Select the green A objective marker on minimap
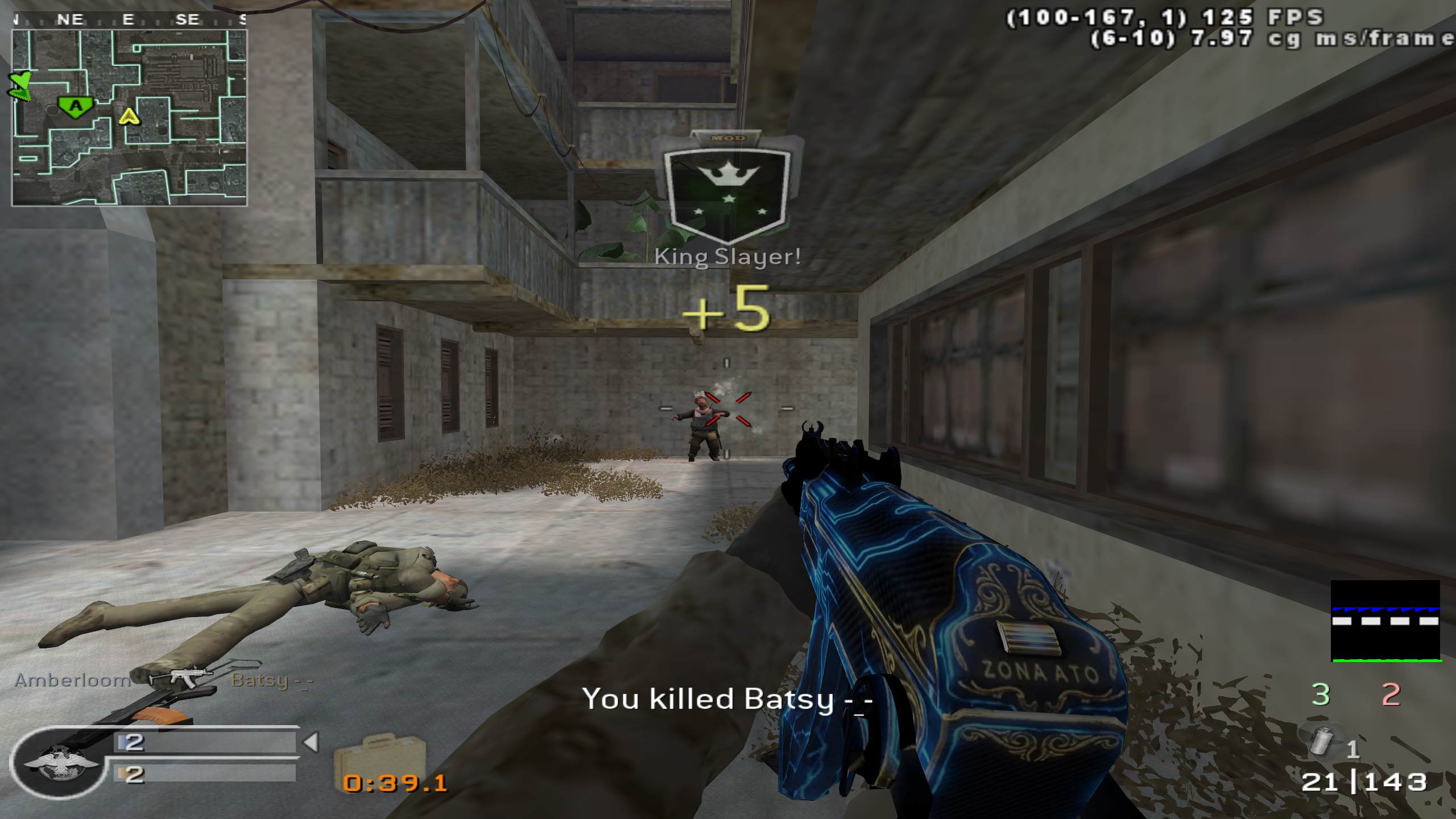This screenshot has width=1456, height=819. point(75,106)
